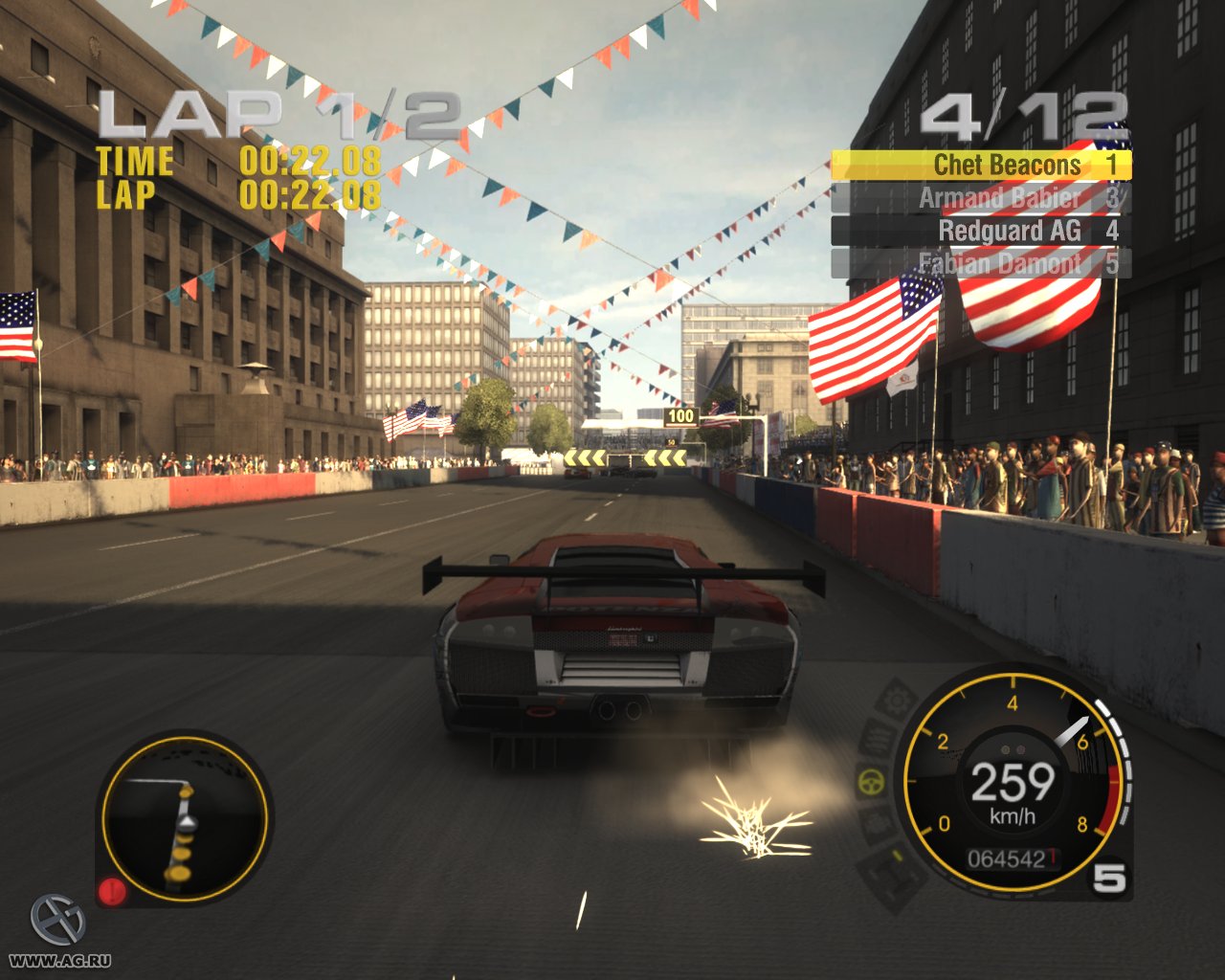Click Fabian Damont in the standings list
Viewport: 1225px width, 980px height.
[999, 262]
